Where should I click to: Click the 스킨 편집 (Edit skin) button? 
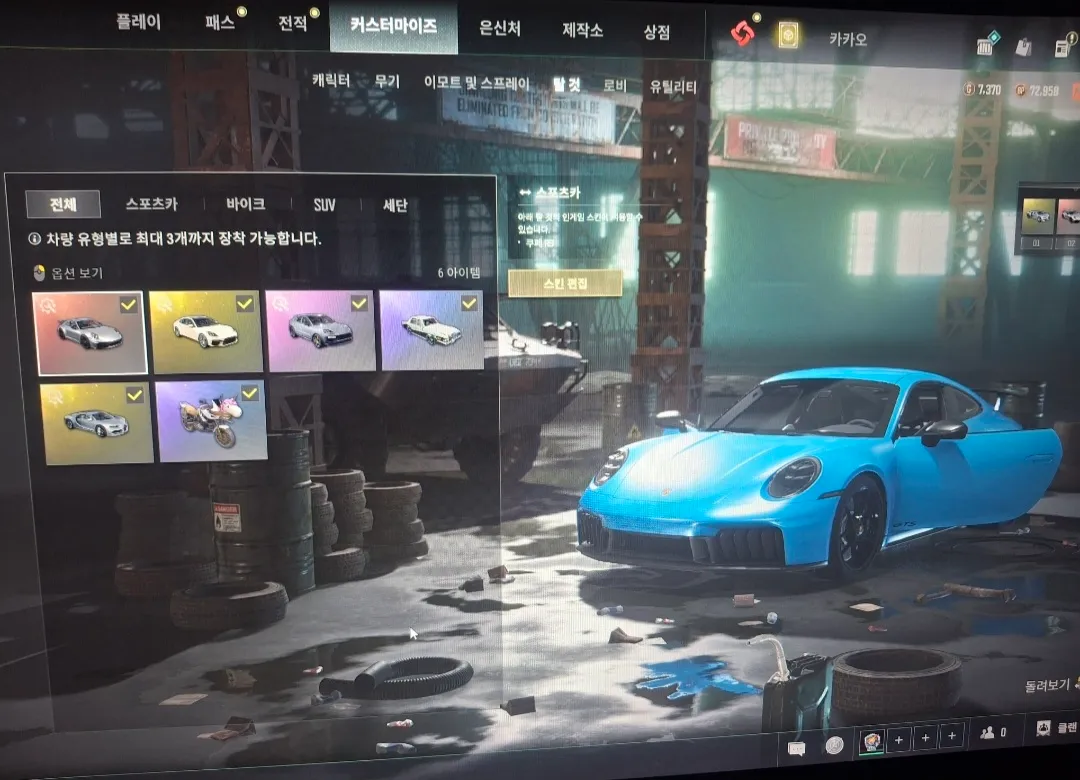point(564,283)
